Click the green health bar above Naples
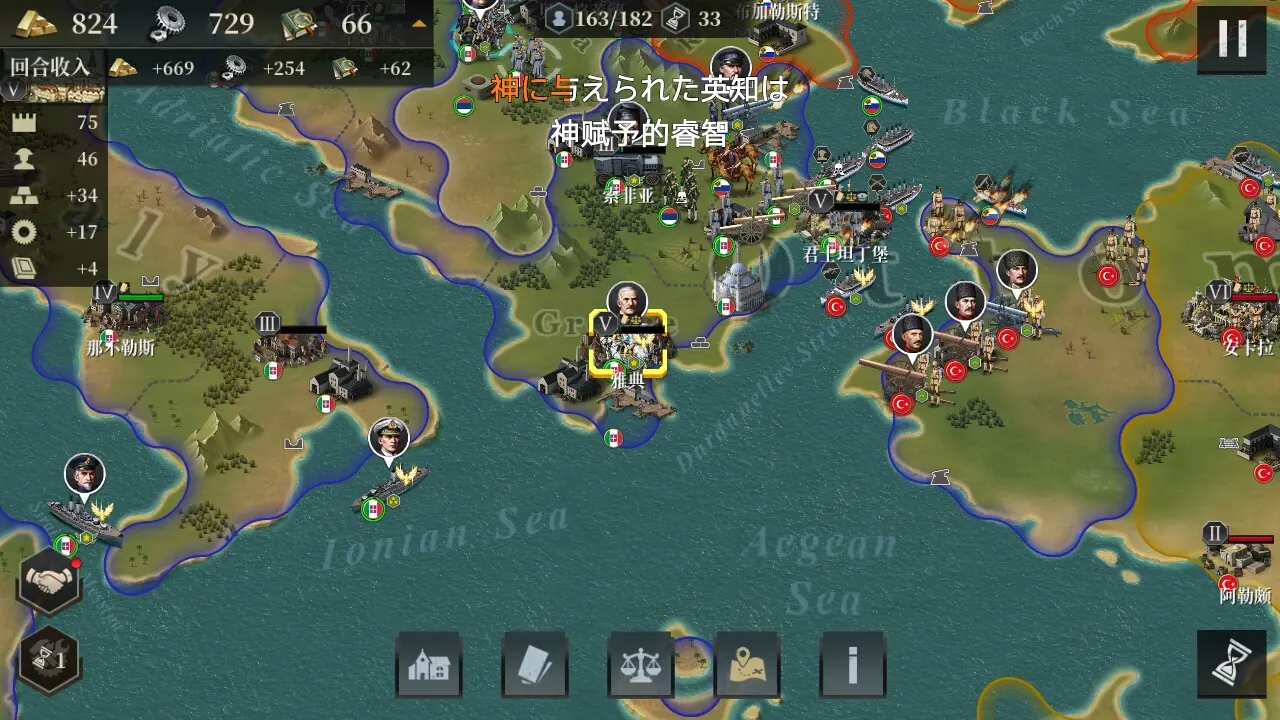 coord(140,299)
